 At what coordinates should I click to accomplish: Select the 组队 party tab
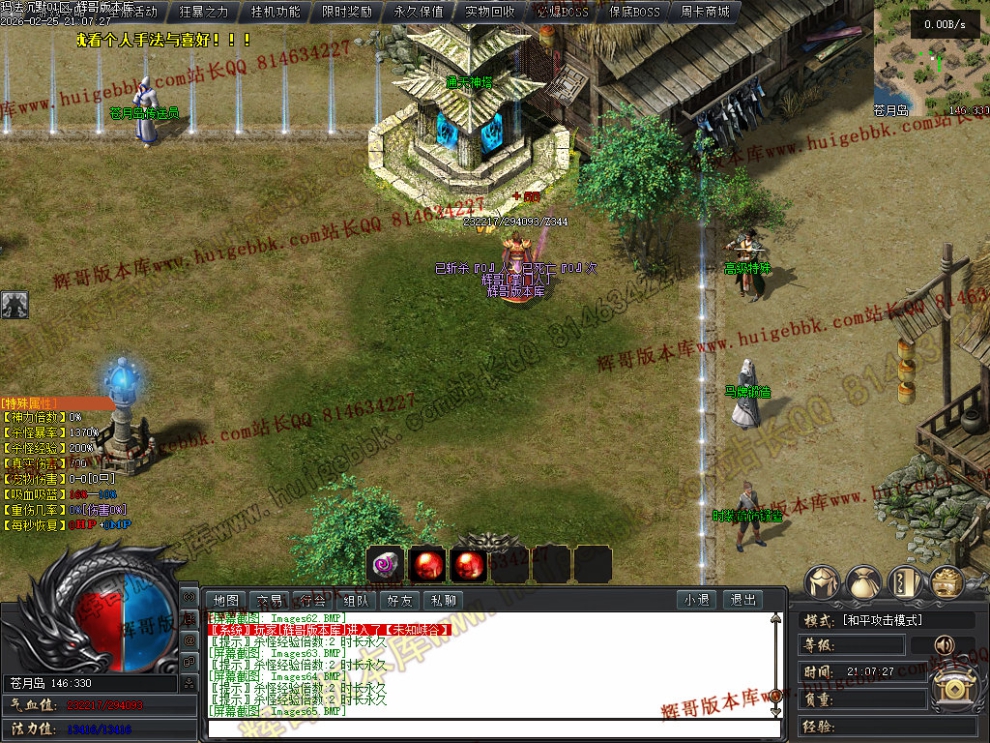pyautogui.click(x=356, y=600)
